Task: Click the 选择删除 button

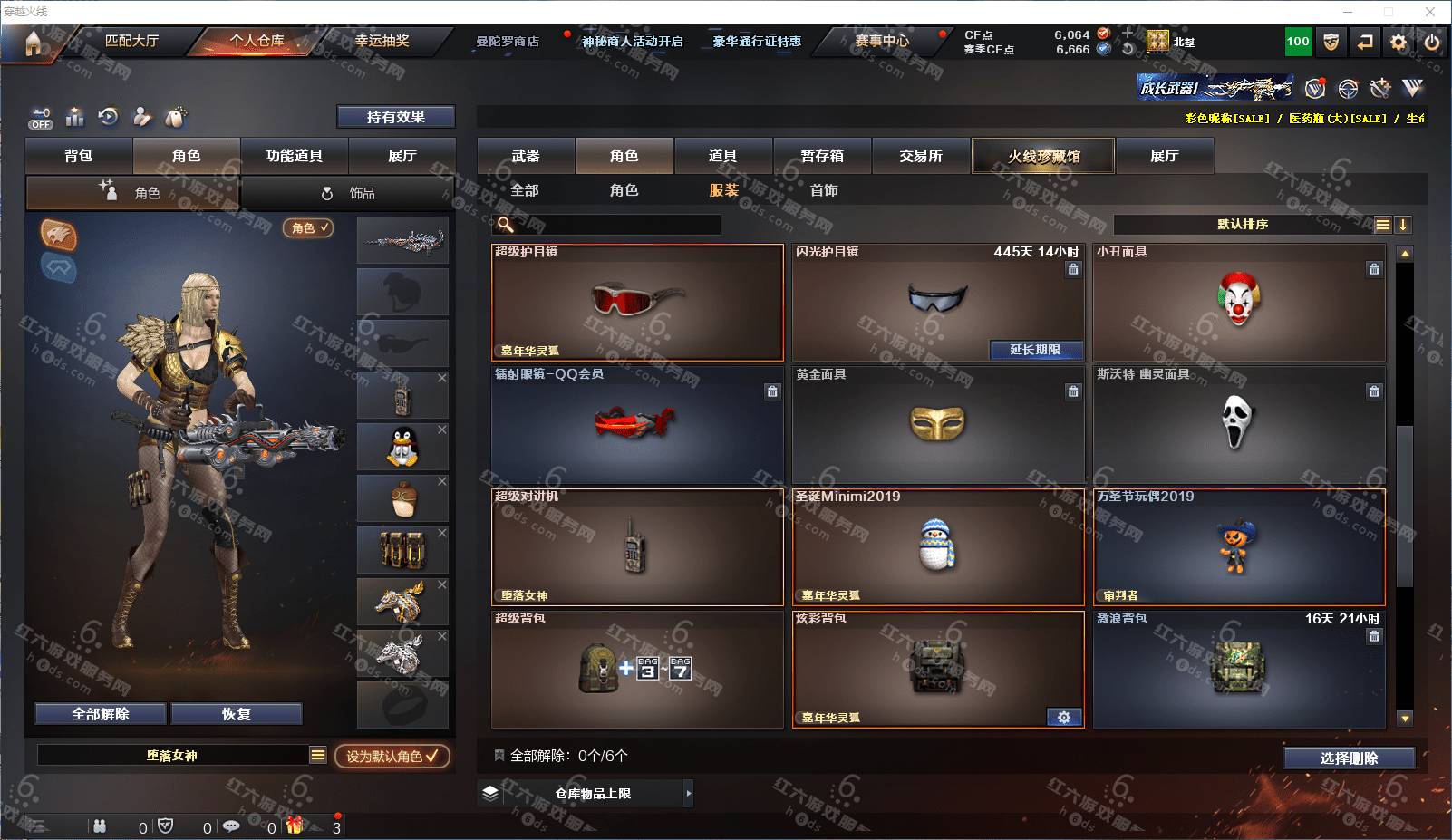Action: click(x=1349, y=758)
